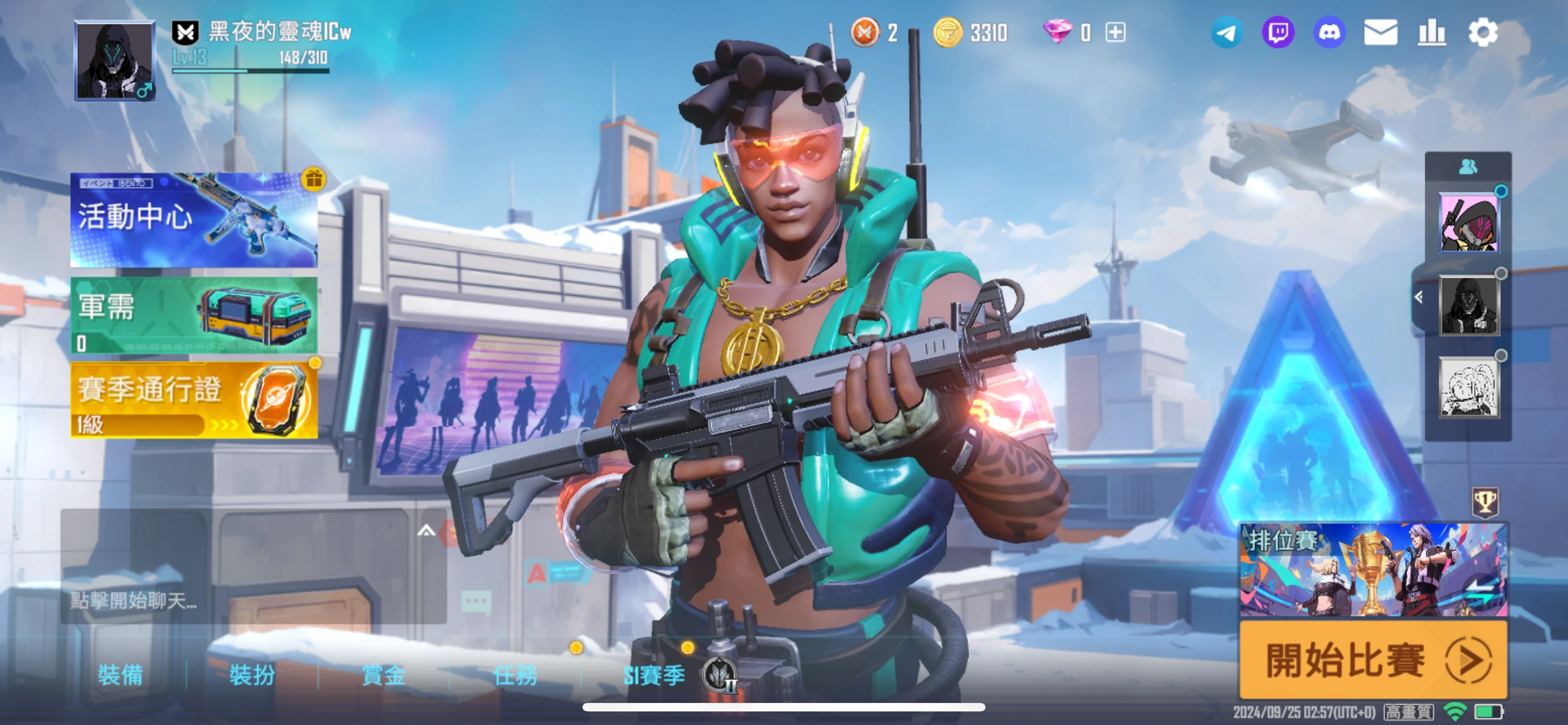Open the mail envelope inbox
The image size is (1568, 725).
click(1380, 32)
